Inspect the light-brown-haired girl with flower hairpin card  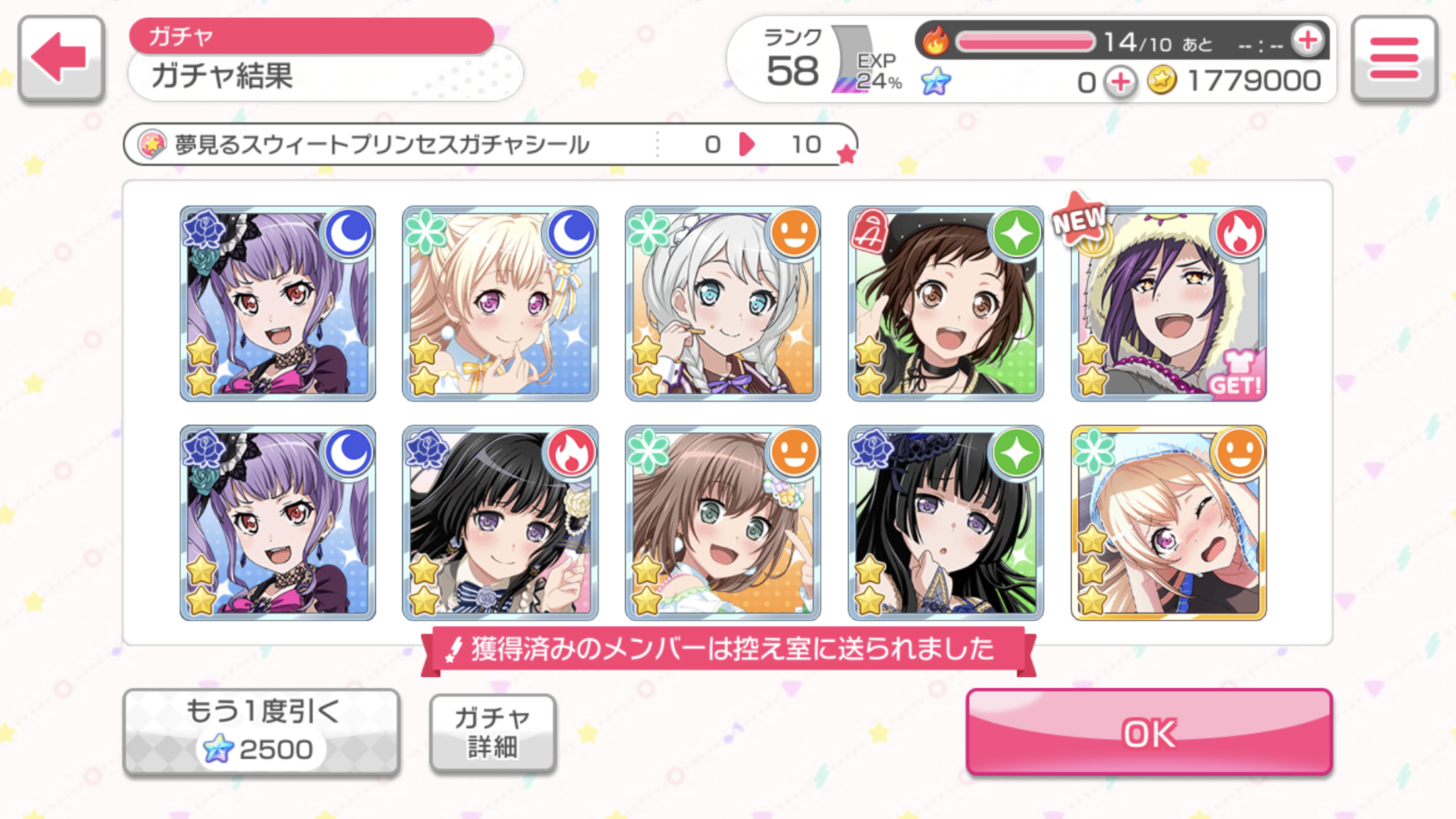point(723,522)
